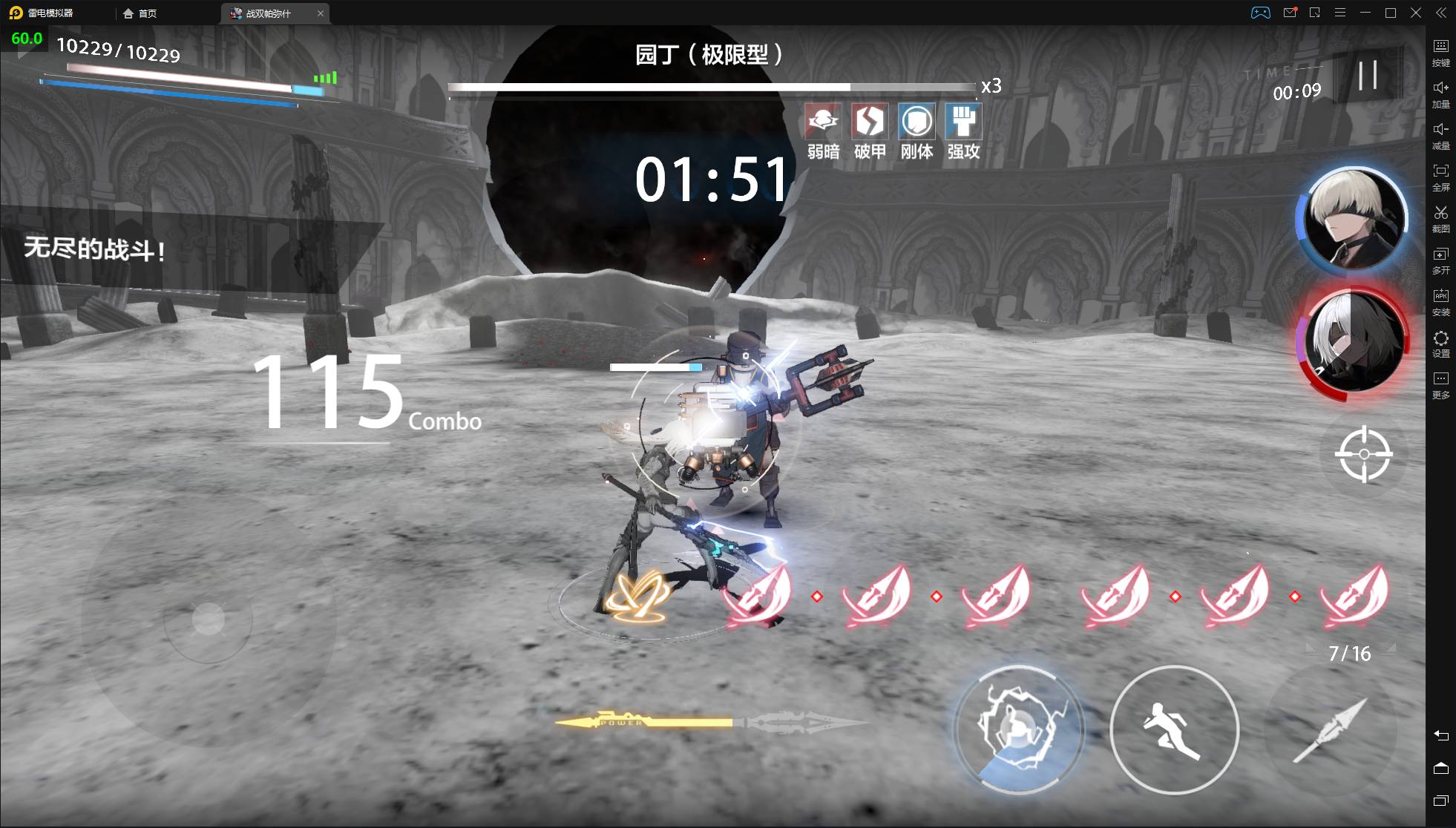Activate the dodge running-figure button

(x=1174, y=730)
